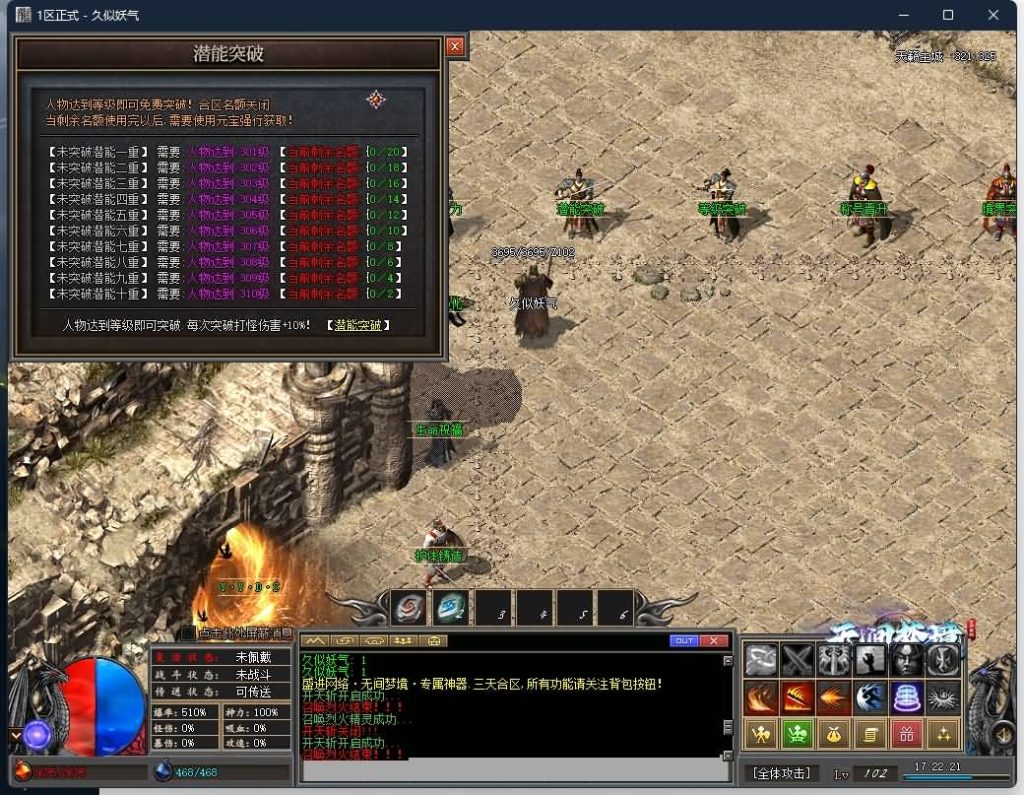Screen dimensions: 1024x795
Task: Click the 潜能突破 link to break through
Action: tap(358, 325)
